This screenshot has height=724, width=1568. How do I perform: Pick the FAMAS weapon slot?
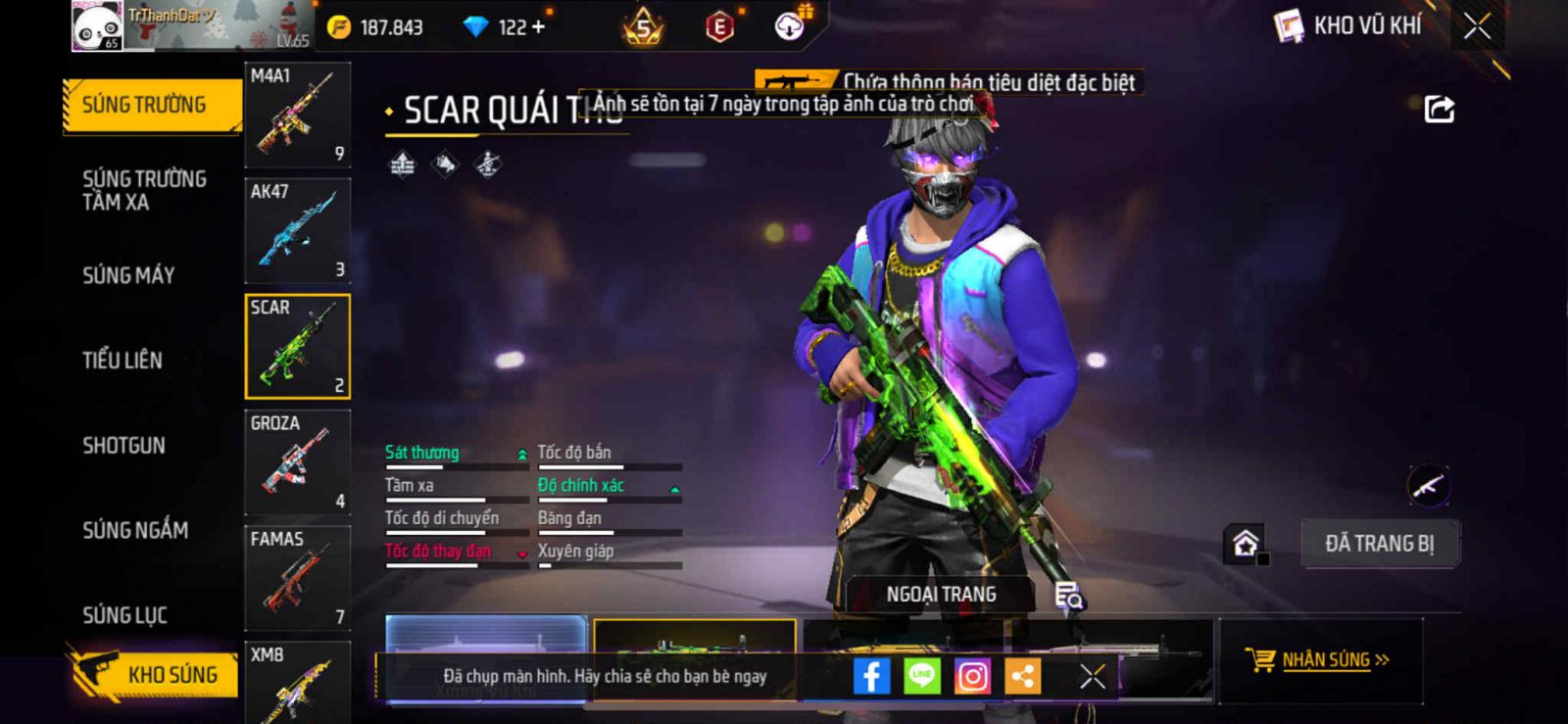[297, 578]
